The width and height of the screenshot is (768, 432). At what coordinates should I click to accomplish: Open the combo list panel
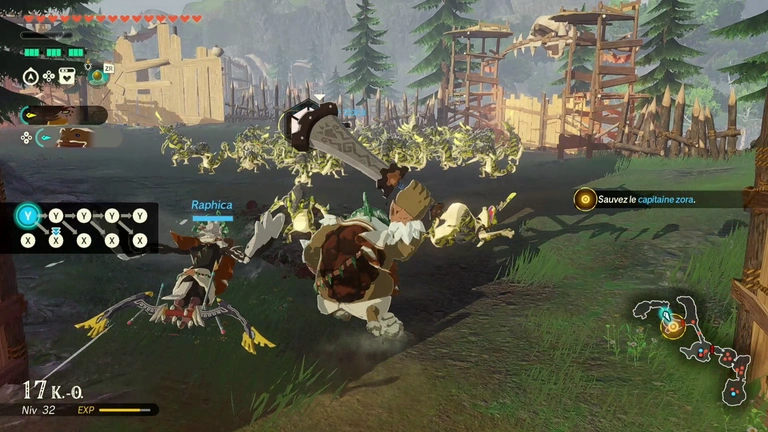point(85,228)
